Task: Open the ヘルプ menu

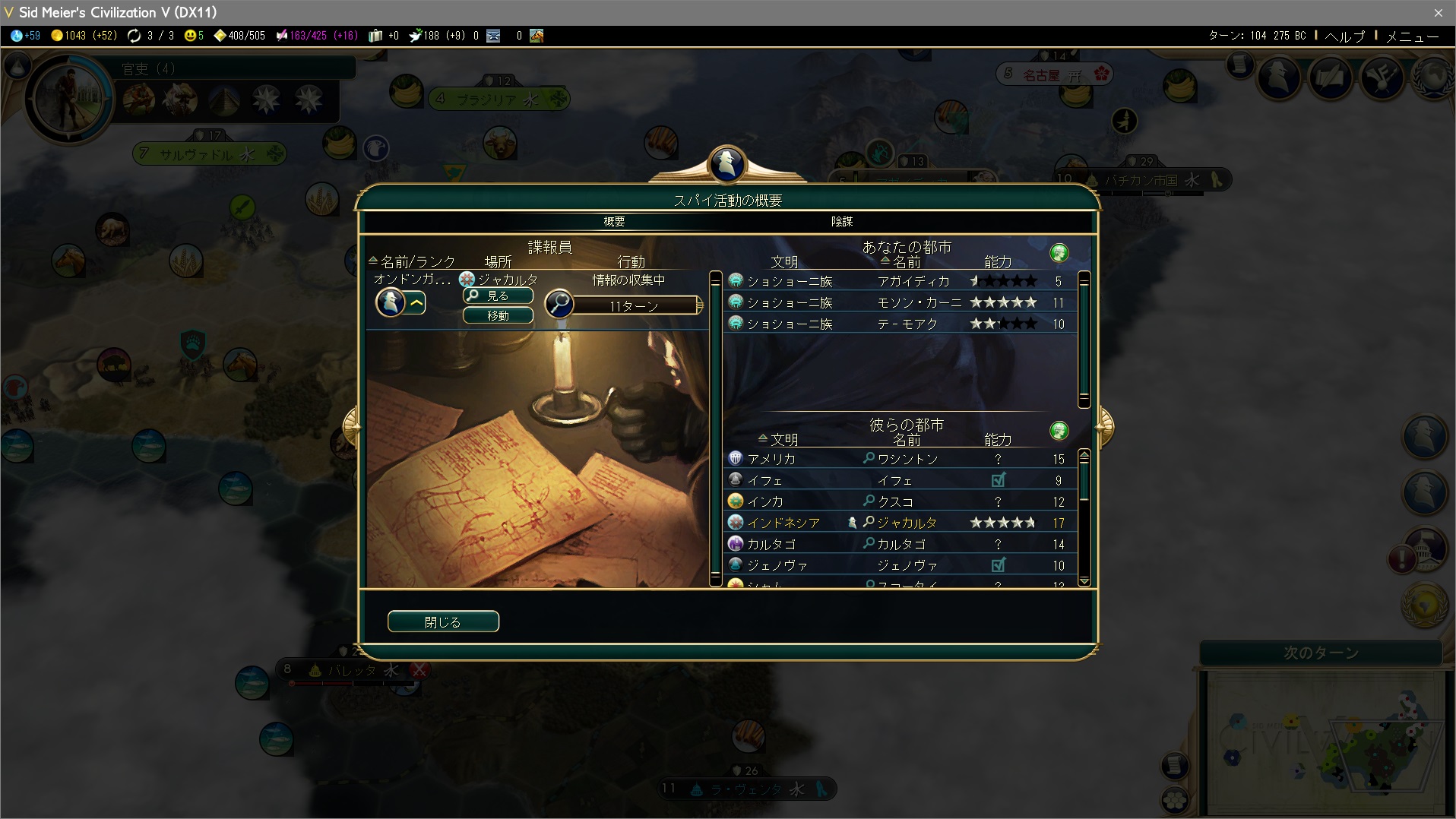Action: point(1344,36)
